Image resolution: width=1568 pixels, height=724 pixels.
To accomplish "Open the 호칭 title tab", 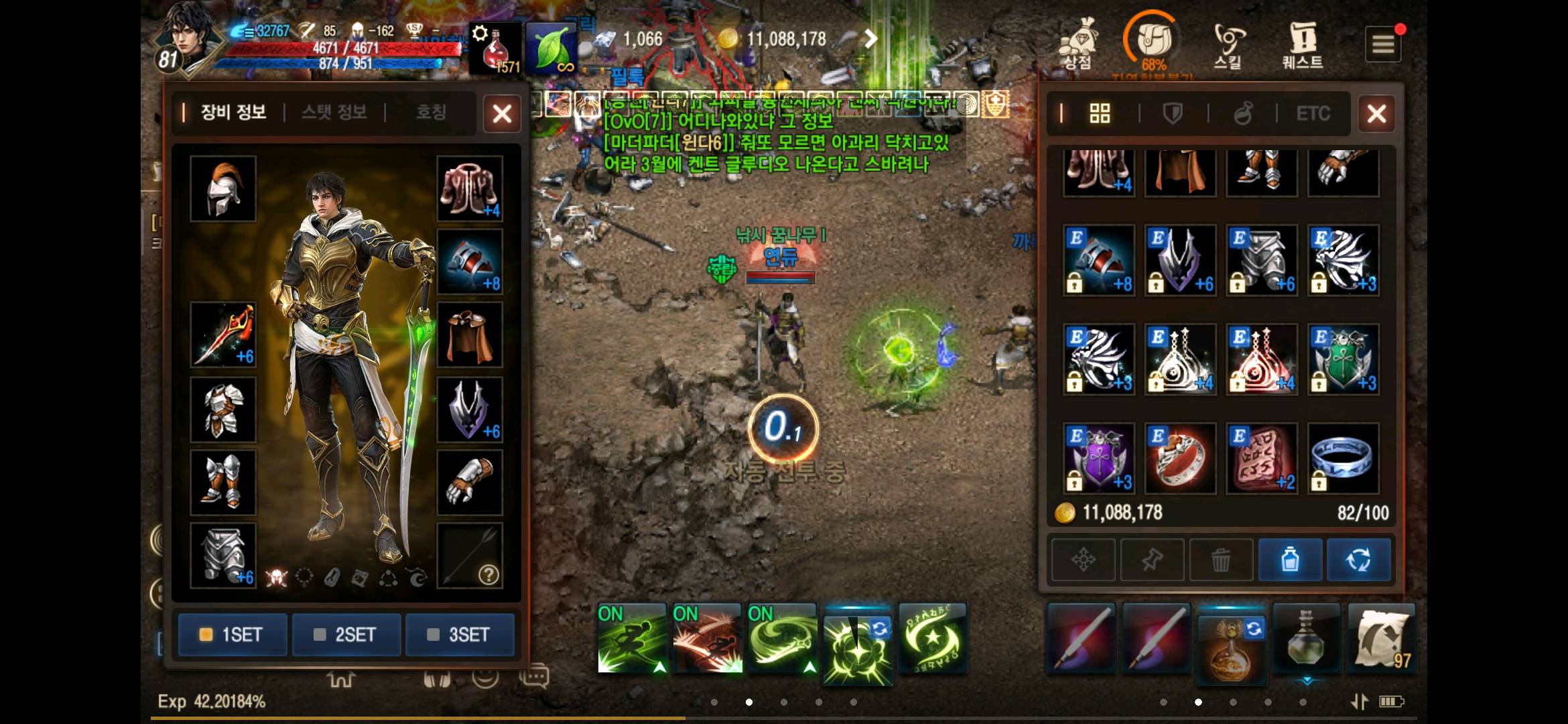I will tap(430, 112).
